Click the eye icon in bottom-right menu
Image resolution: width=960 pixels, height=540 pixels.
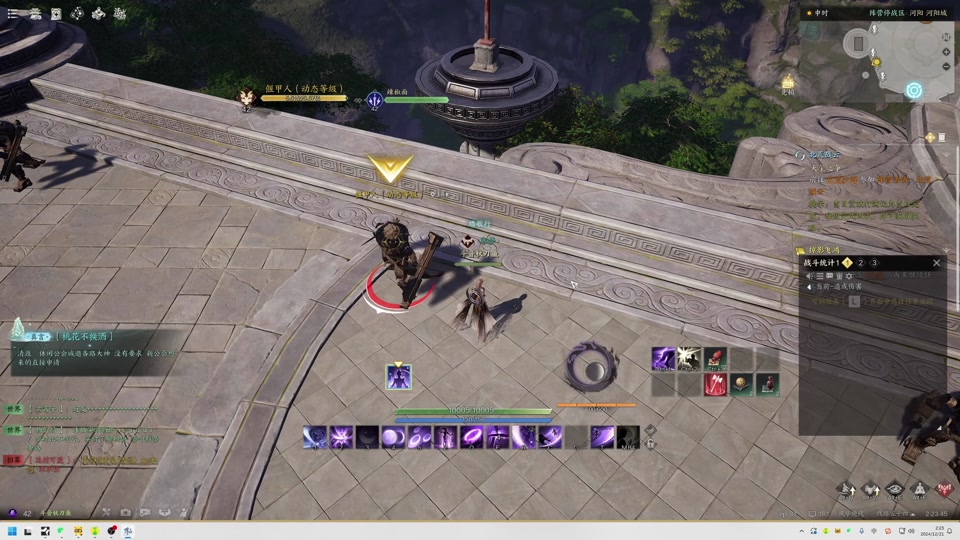pos(895,490)
